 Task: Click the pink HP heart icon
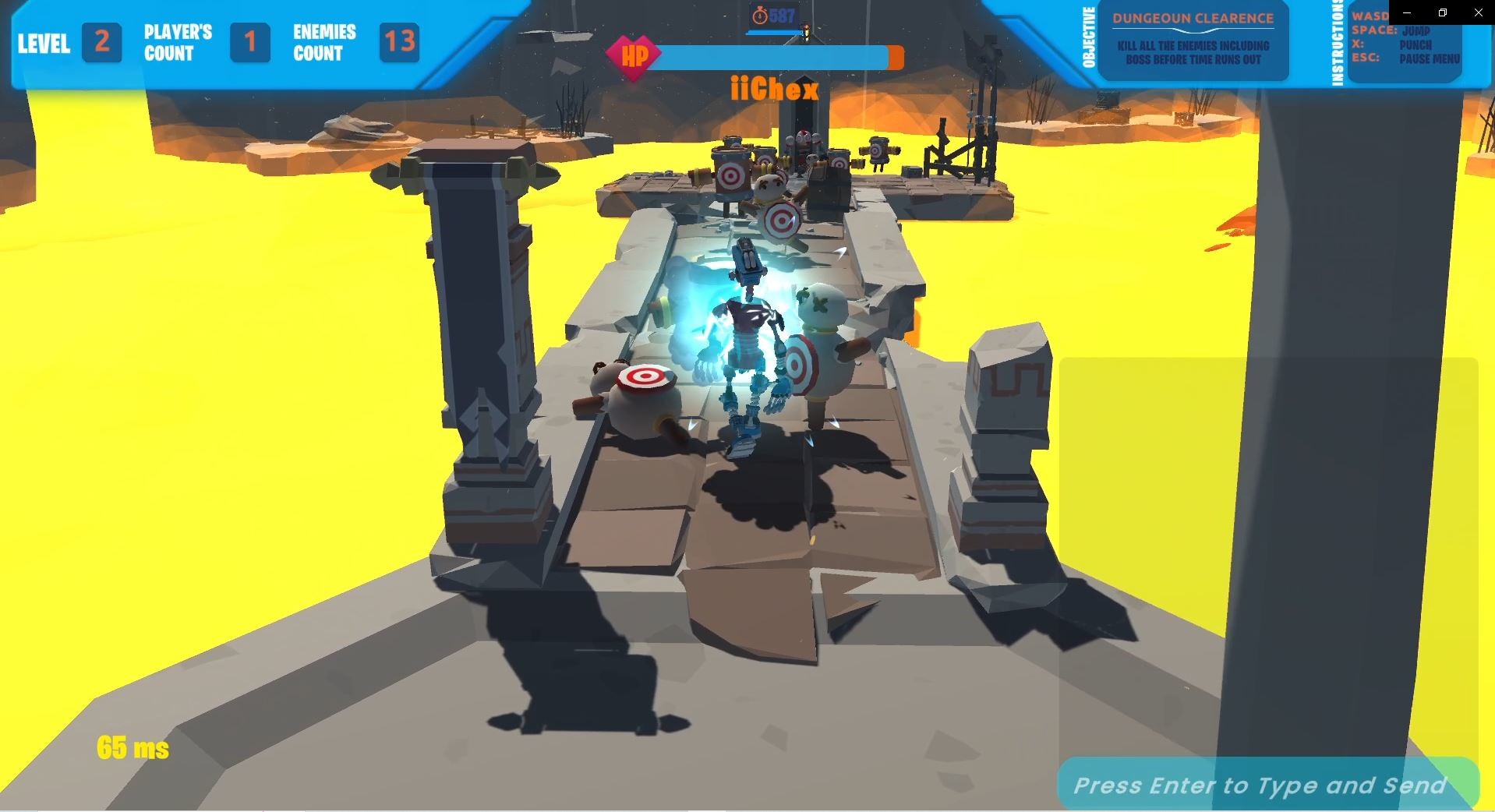[634, 56]
